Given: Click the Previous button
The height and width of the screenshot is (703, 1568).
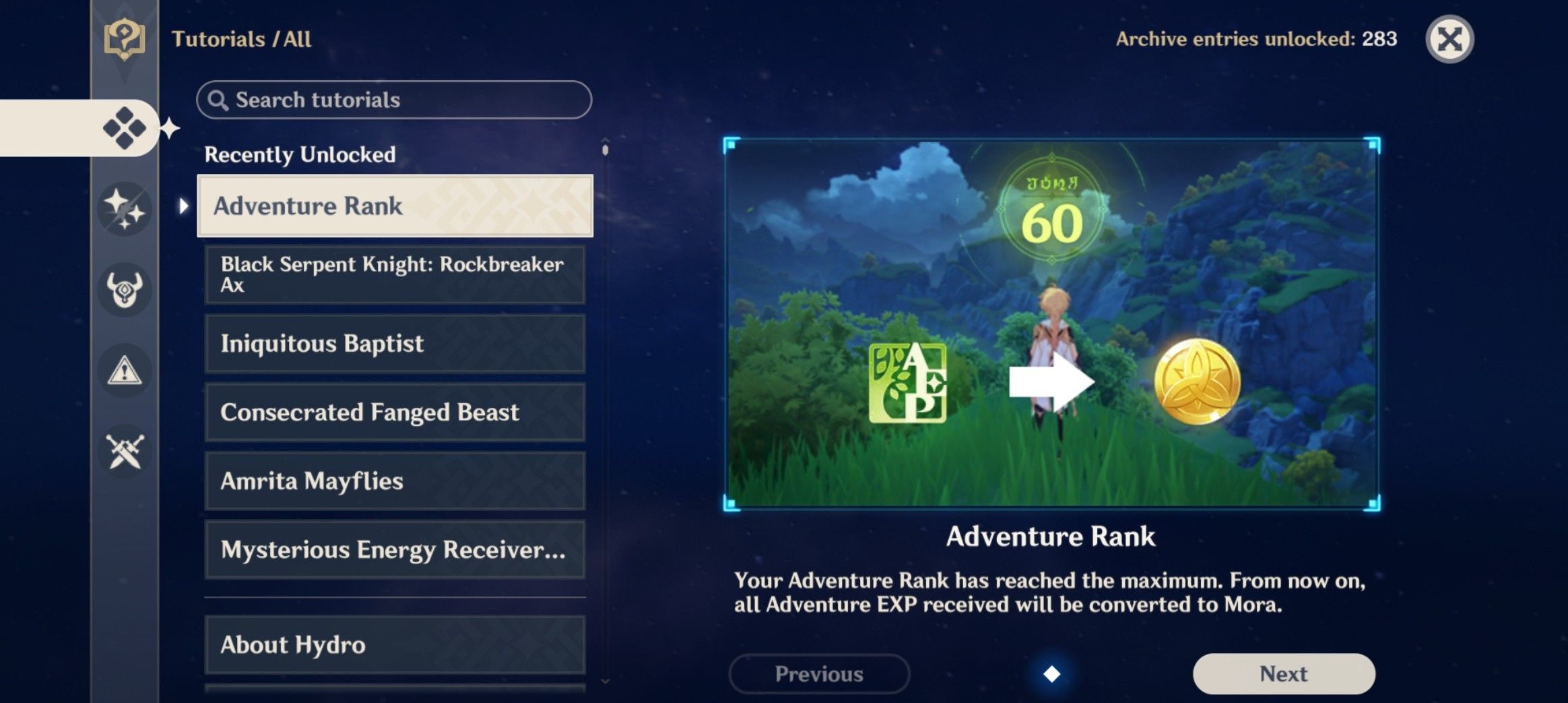Looking at the screenshot, I should click(819, 673).
